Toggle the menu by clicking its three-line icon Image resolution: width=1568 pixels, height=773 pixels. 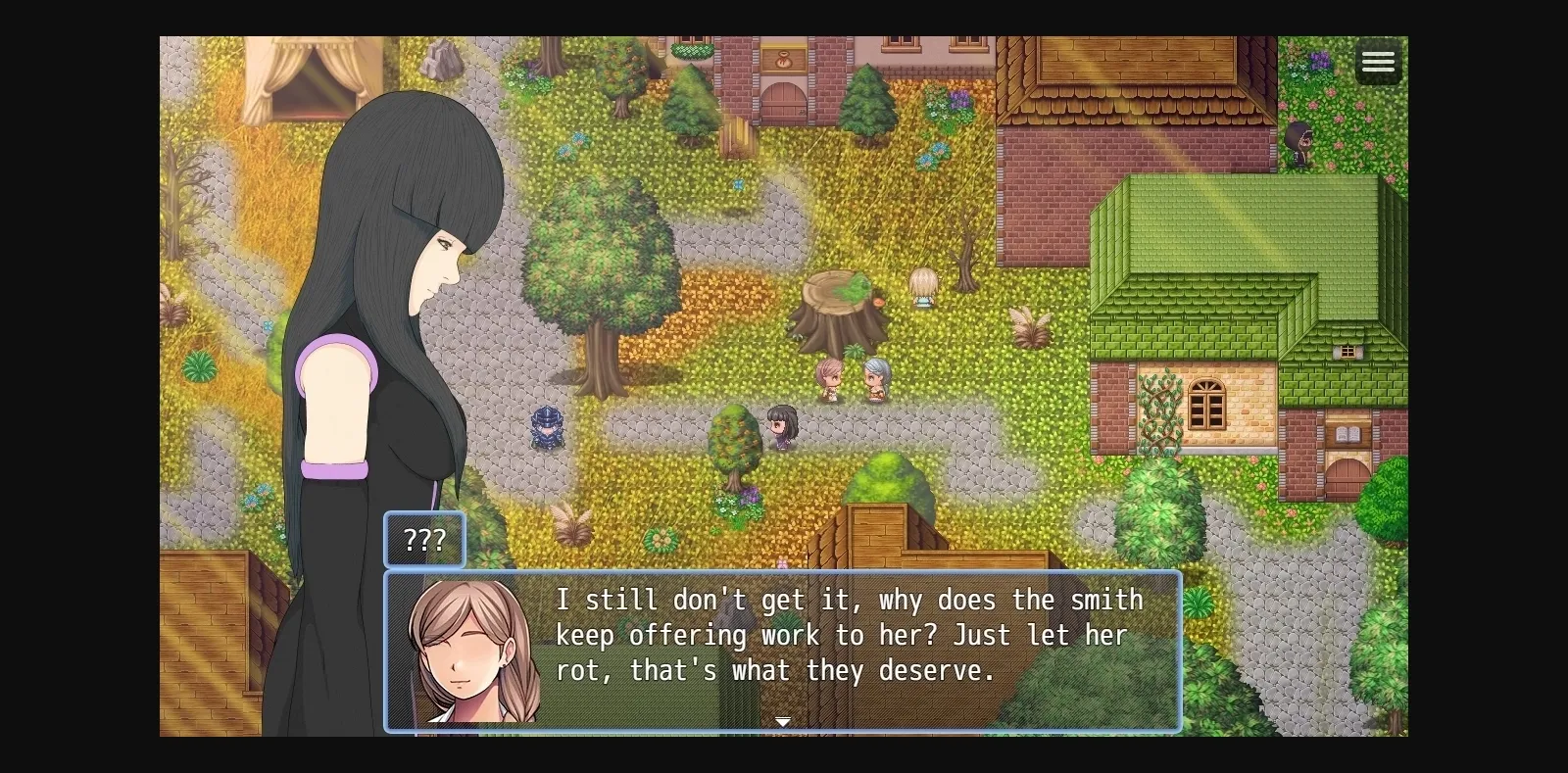[x=1378, y=61]
